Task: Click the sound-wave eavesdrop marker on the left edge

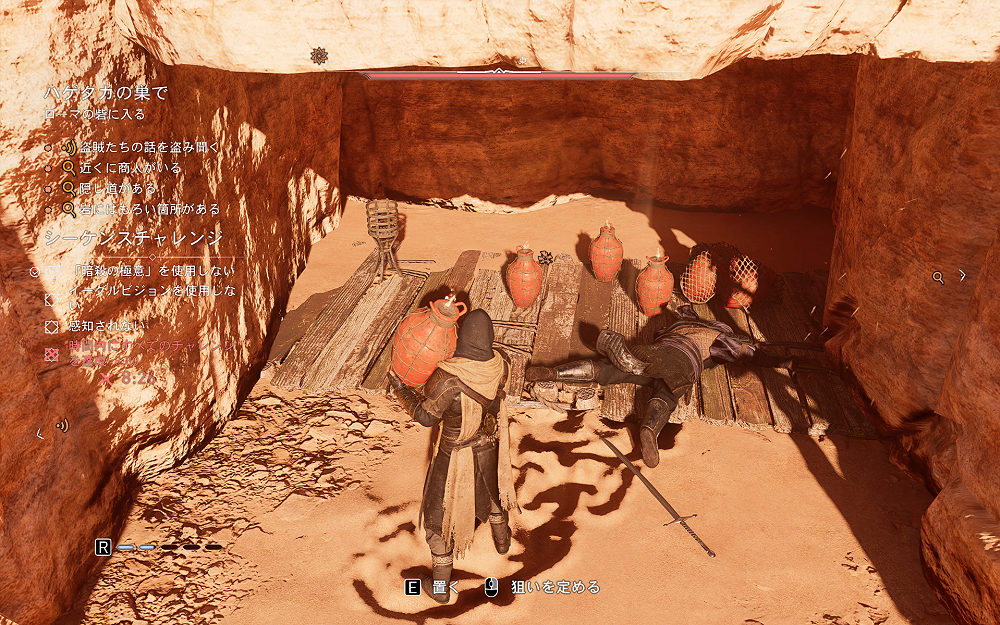Action: 62,425
